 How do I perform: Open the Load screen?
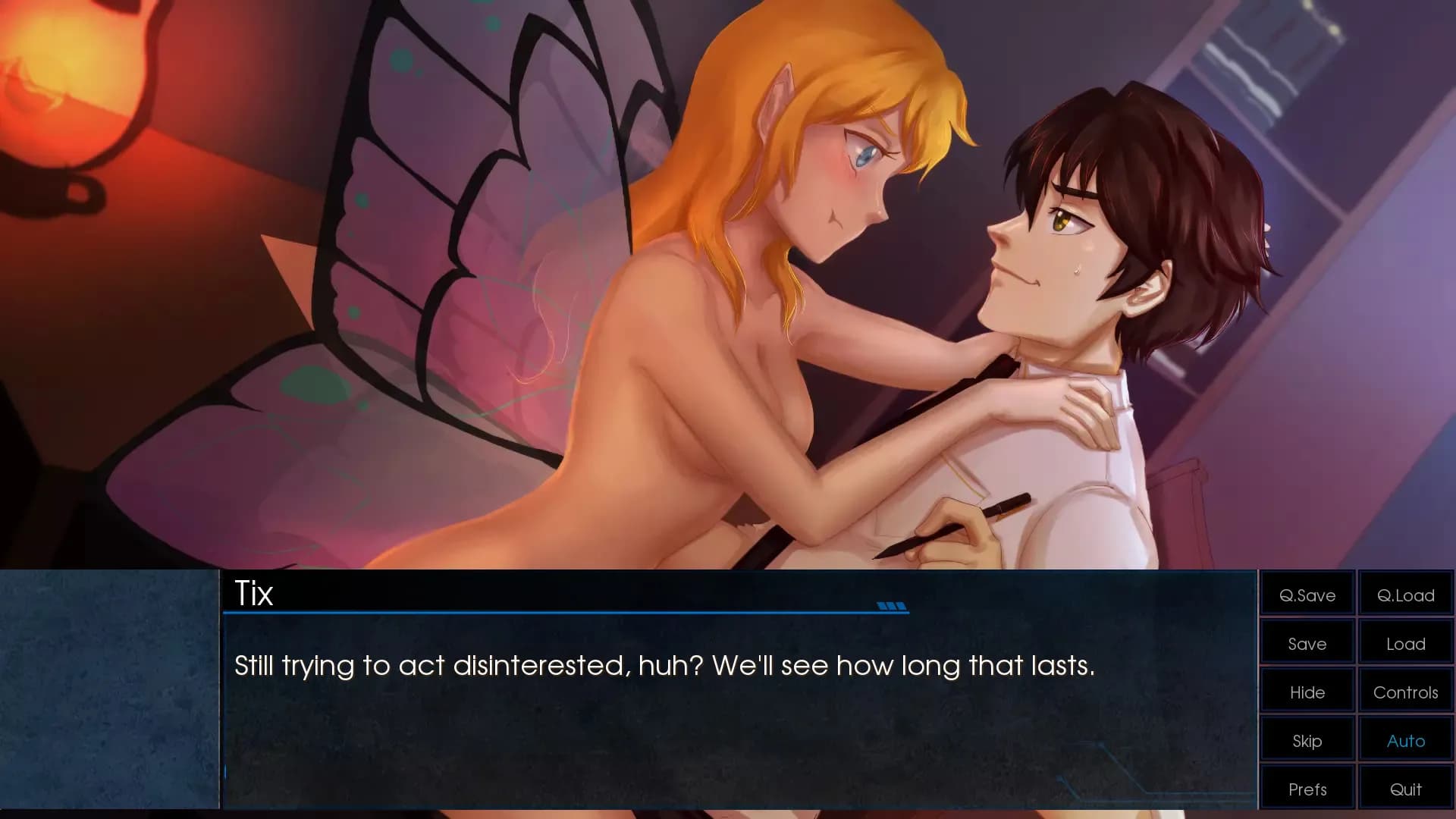pos(1405,643)
